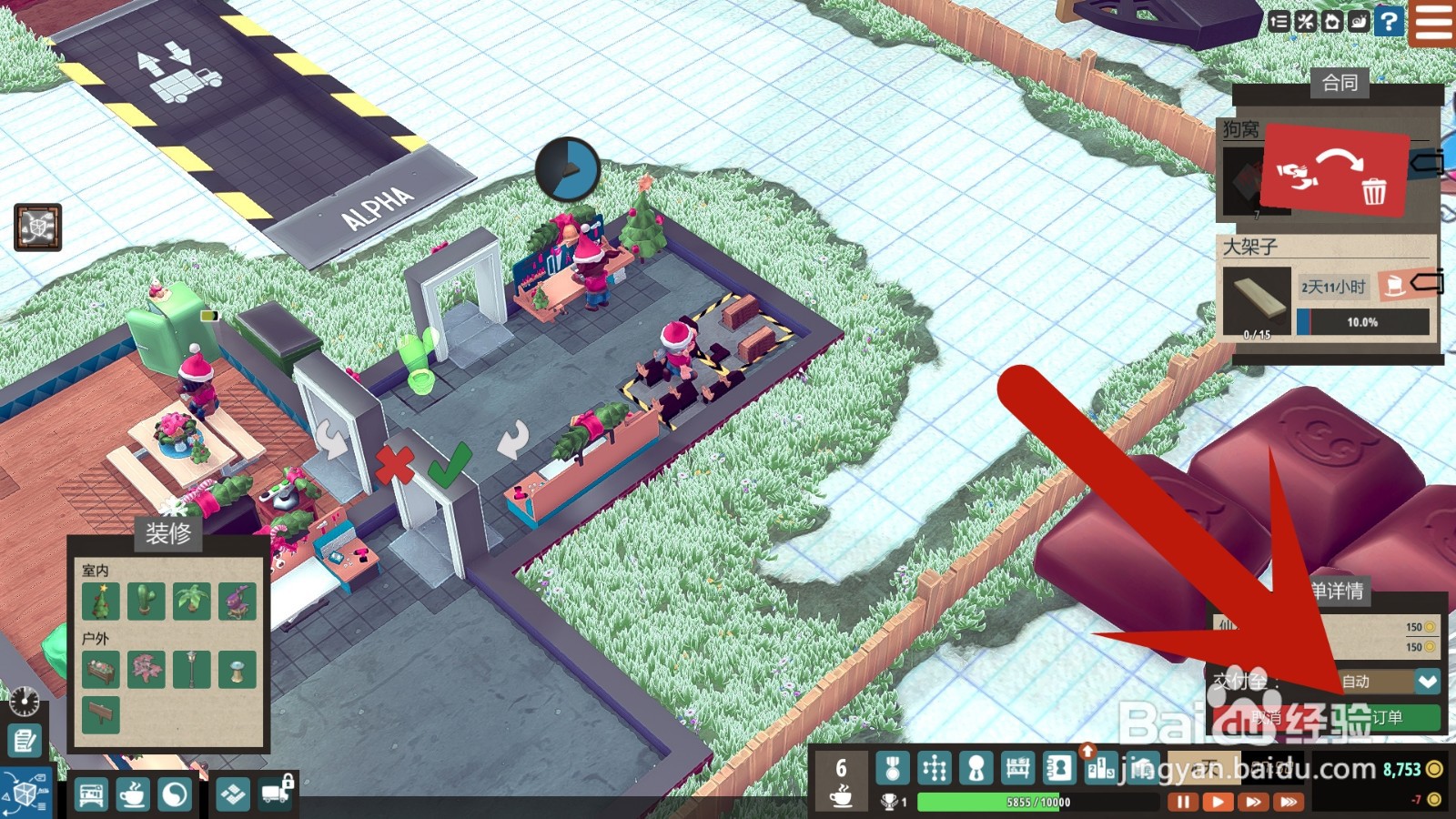Select the street lamp outdoor decoration
This screenshot has height=819, width=1456.
[191, 670]
